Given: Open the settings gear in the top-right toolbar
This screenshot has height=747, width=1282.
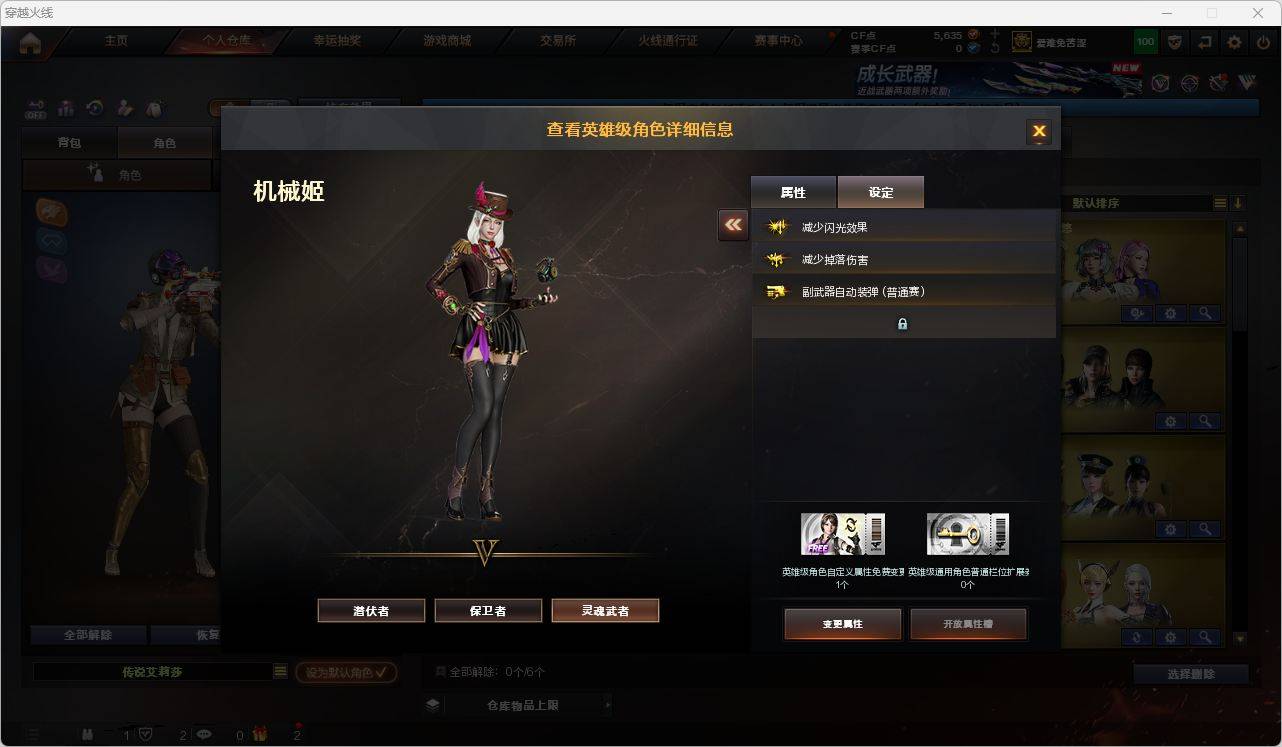Looking at the screenshot, I should [1233, 42].
